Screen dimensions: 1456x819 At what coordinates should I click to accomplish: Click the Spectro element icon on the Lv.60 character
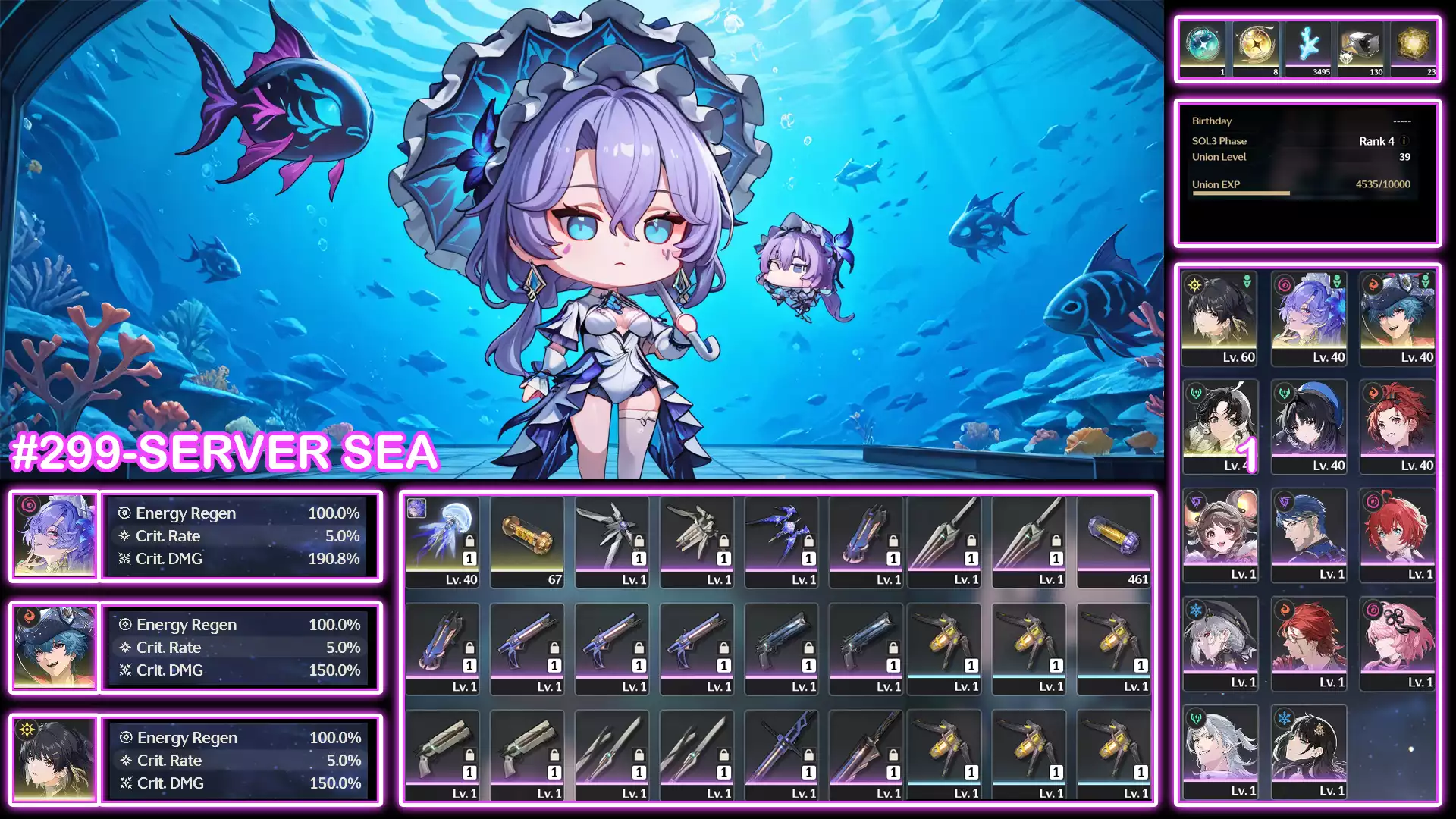click(1194, 285)
